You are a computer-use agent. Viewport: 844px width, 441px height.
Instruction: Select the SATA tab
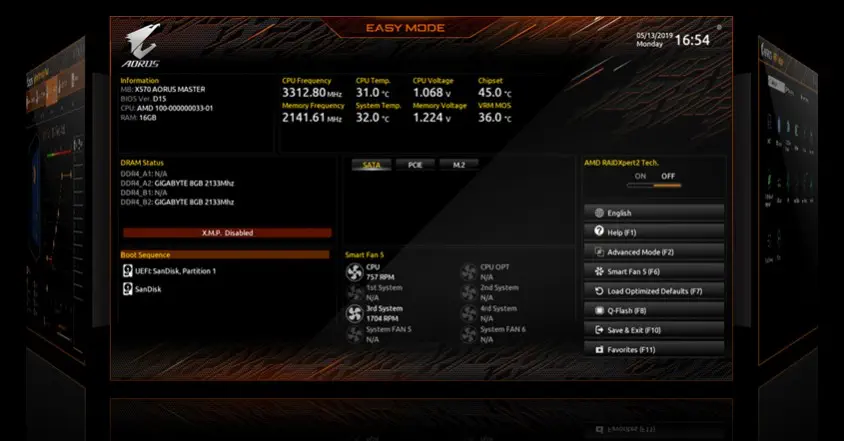pos(371,165)
